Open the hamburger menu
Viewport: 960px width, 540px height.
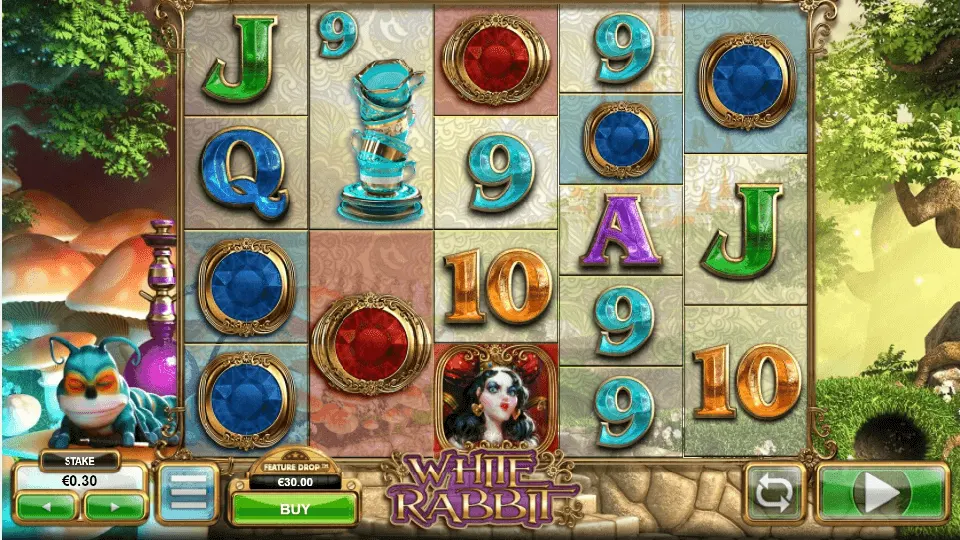(x=186, y=493)
